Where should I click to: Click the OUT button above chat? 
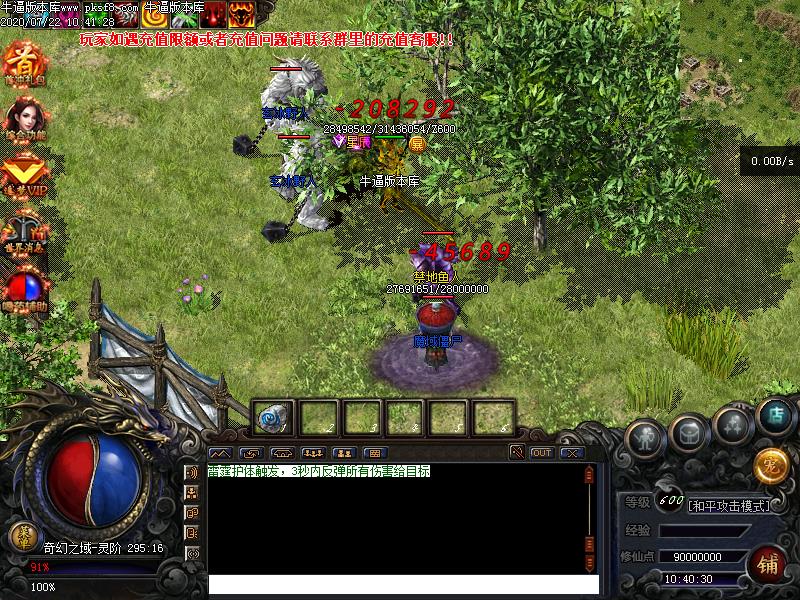tap(541, 453)
